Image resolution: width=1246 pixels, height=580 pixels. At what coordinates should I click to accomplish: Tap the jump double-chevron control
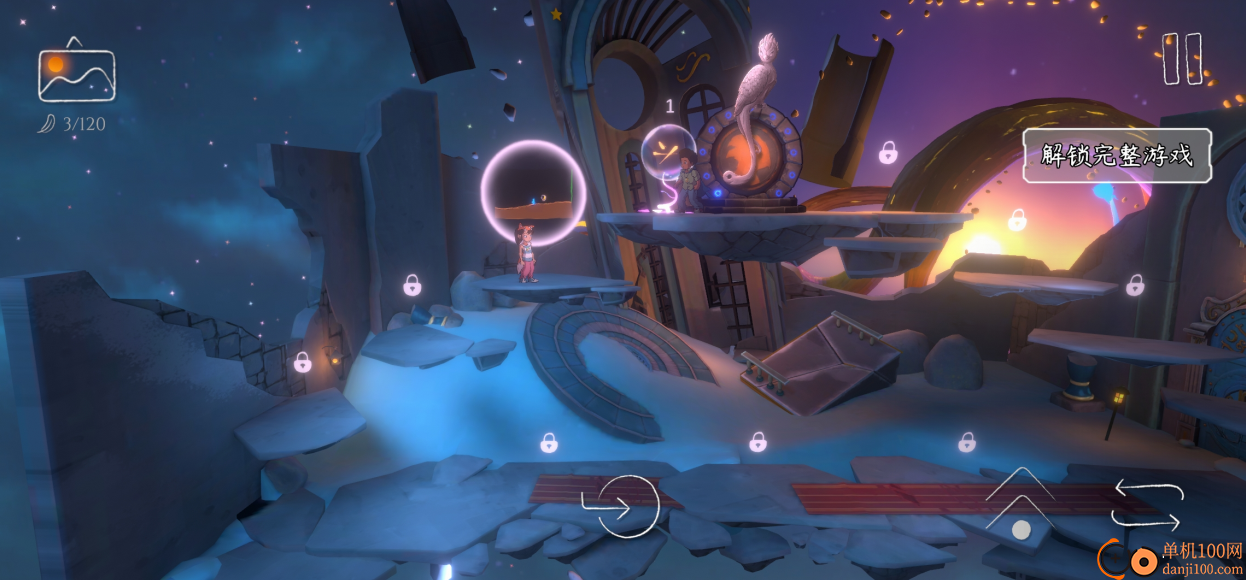(1020, 500)
